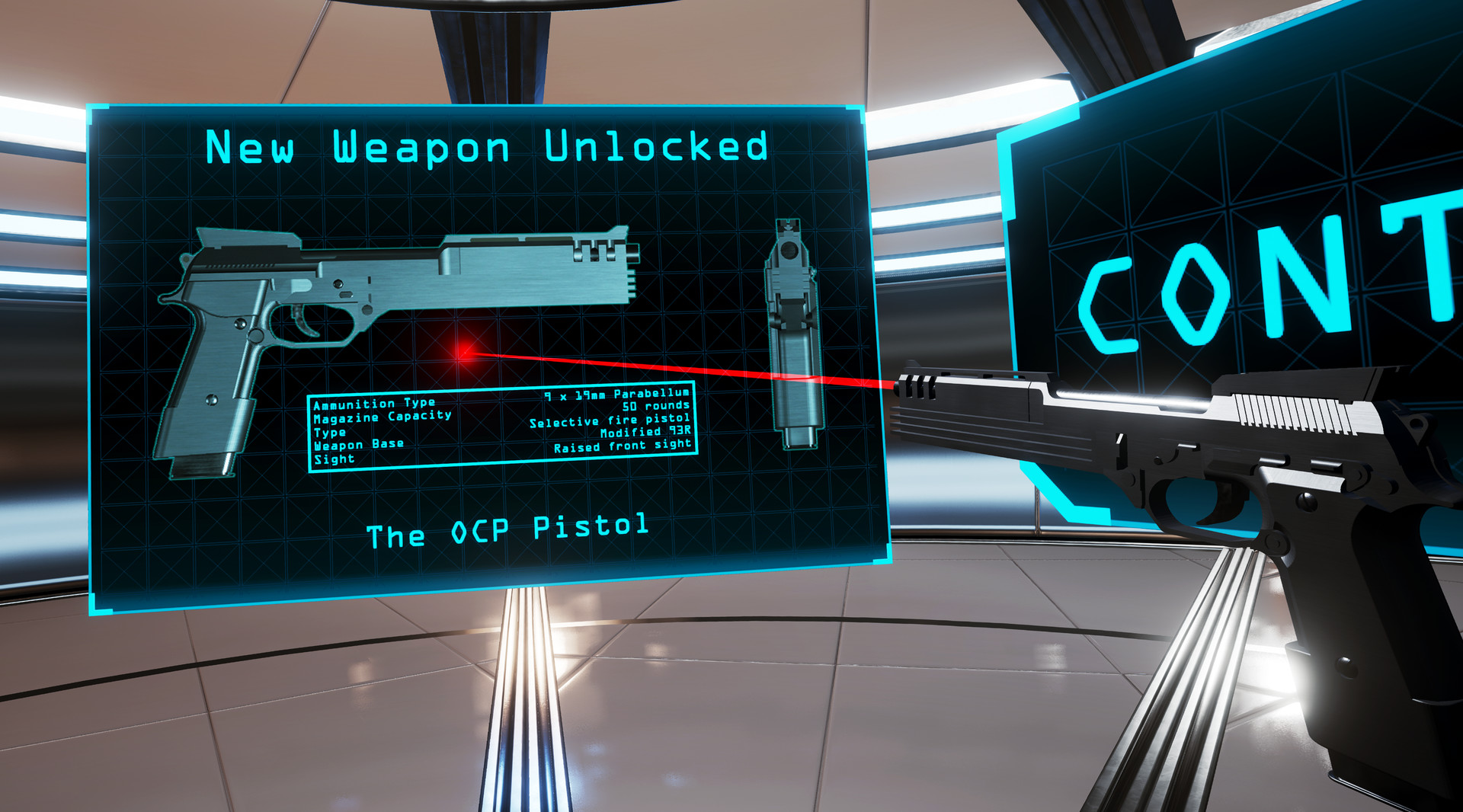Toggle the Magazine Capacity spec entry
The height and width of the screenshot is (812, 1463).
[x=381, y=416]
